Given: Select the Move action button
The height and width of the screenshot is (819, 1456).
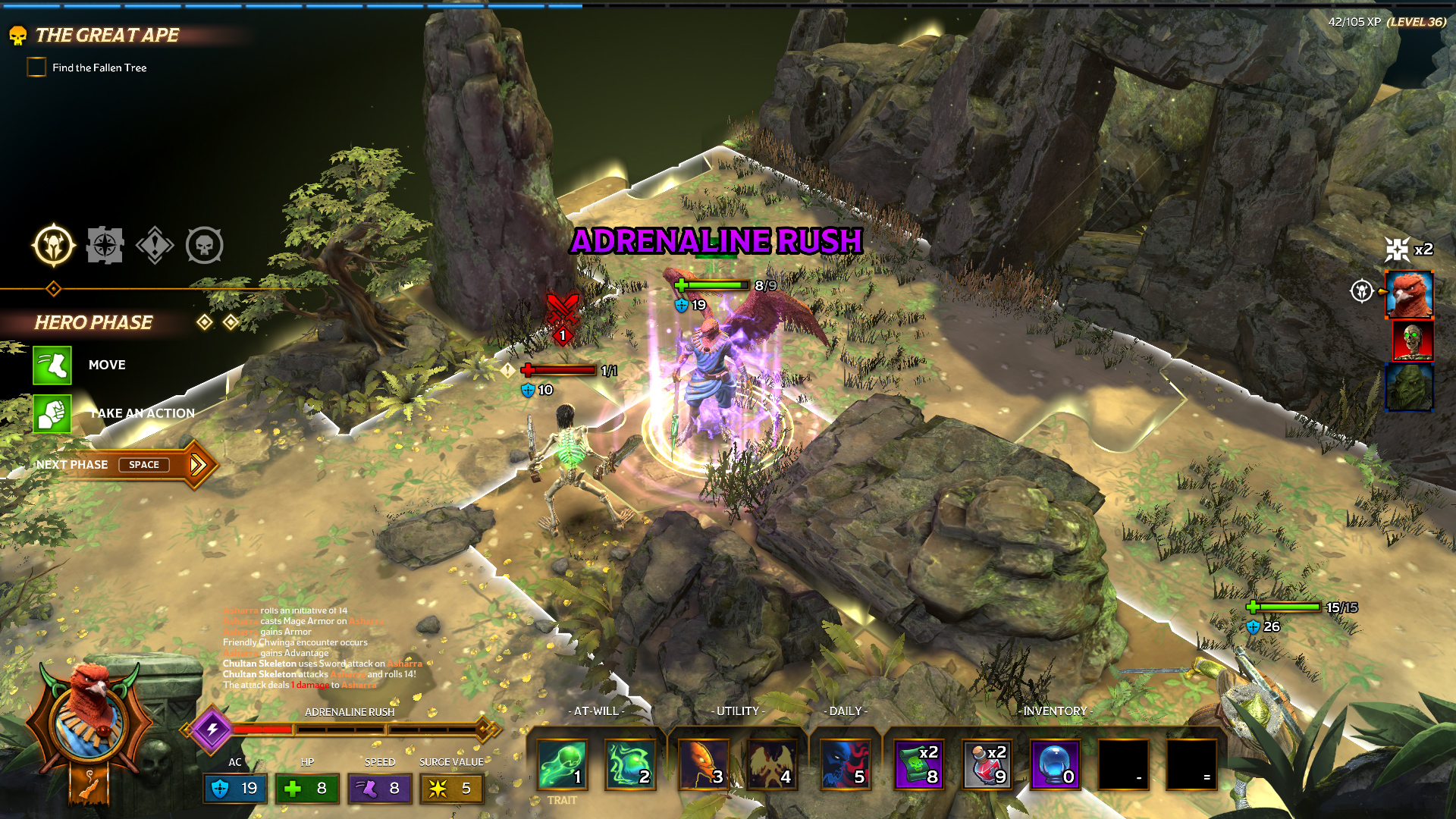Looking at the screenshot, I should point(52,366).
